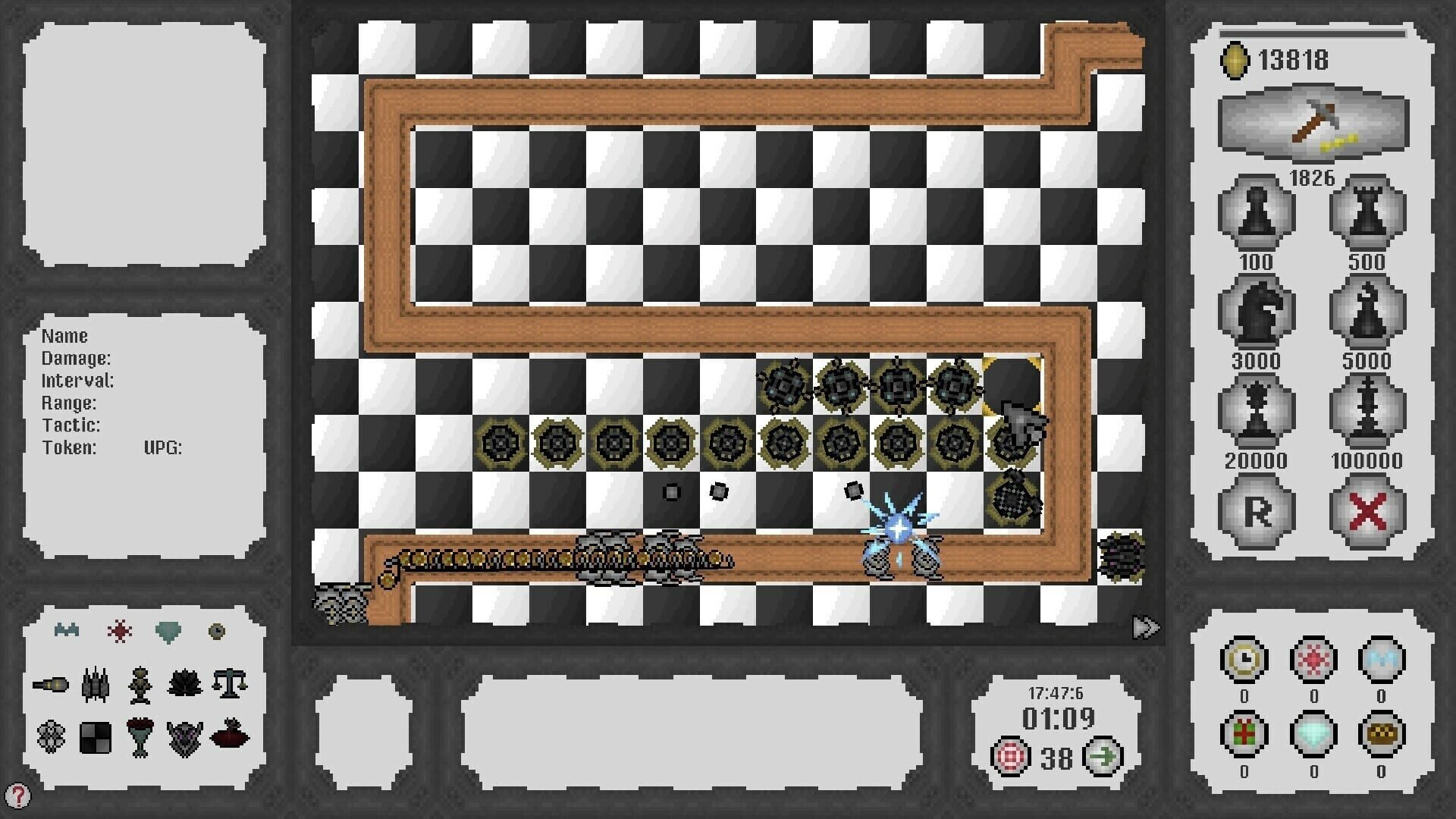Select the red star token icon
The height and width of the screenshot is (819, 1456).
coord(1313,659)
